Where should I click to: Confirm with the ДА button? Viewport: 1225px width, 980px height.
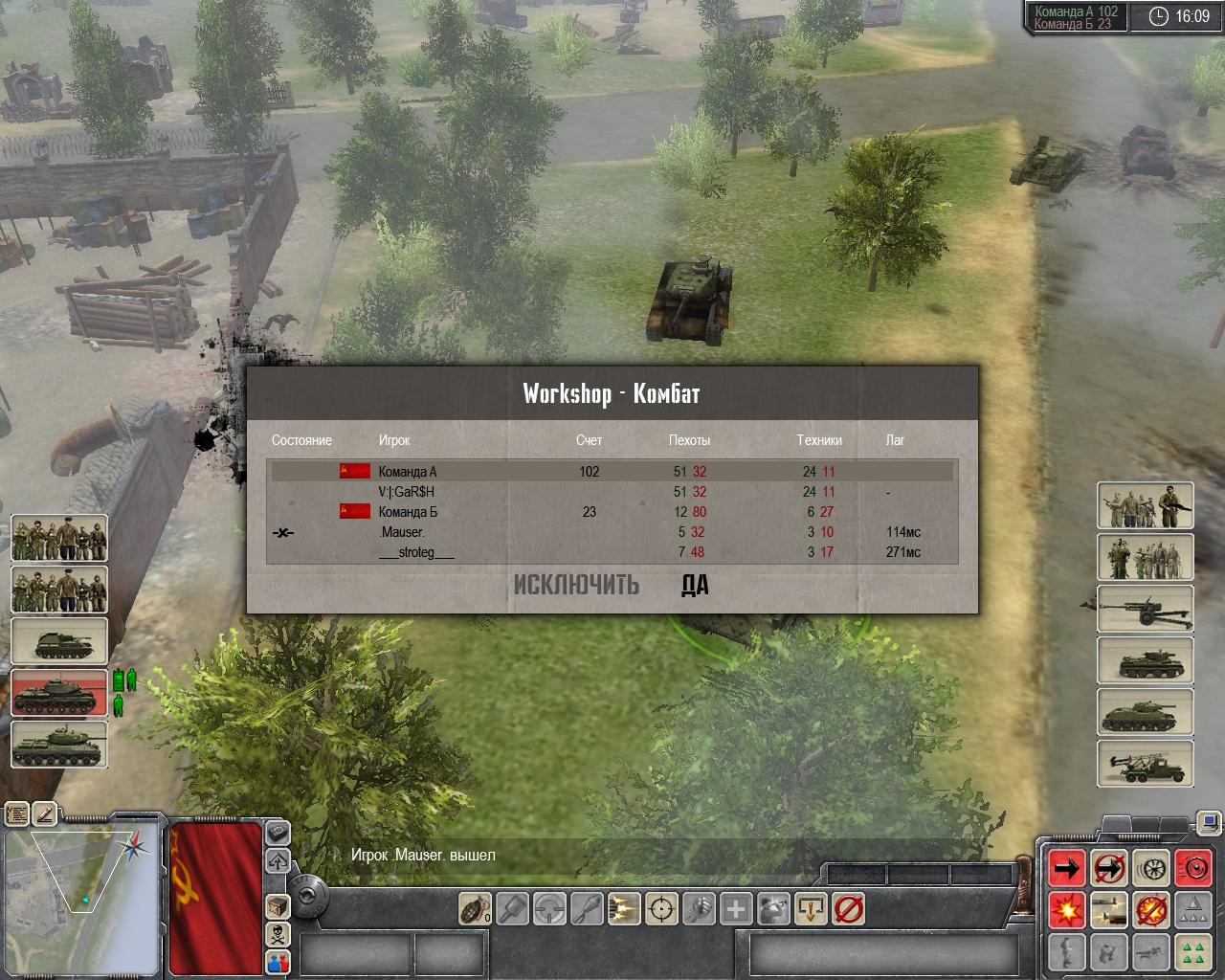(695, 585)
